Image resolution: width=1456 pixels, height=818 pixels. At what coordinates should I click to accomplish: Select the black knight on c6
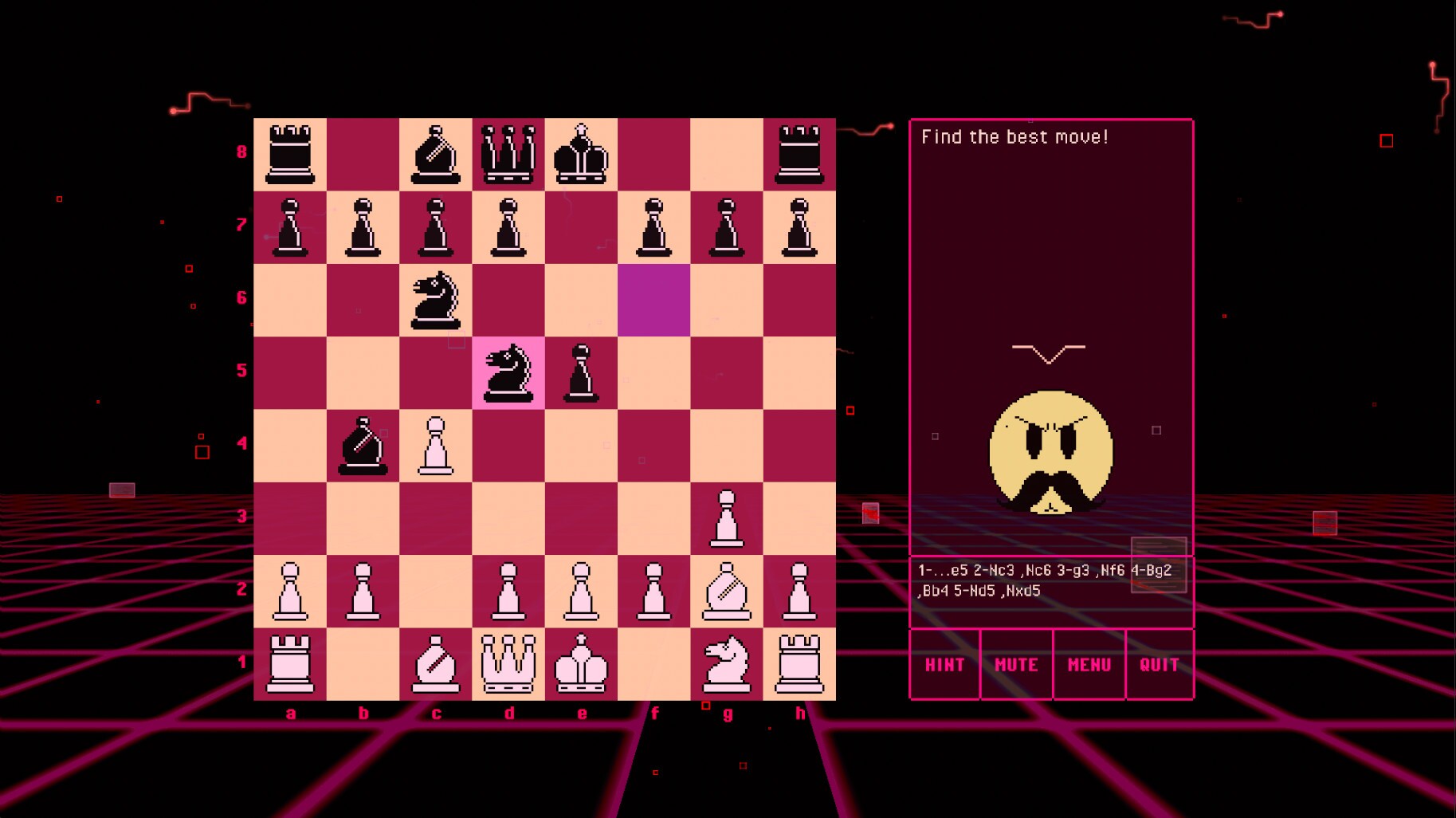pos(436,298)
